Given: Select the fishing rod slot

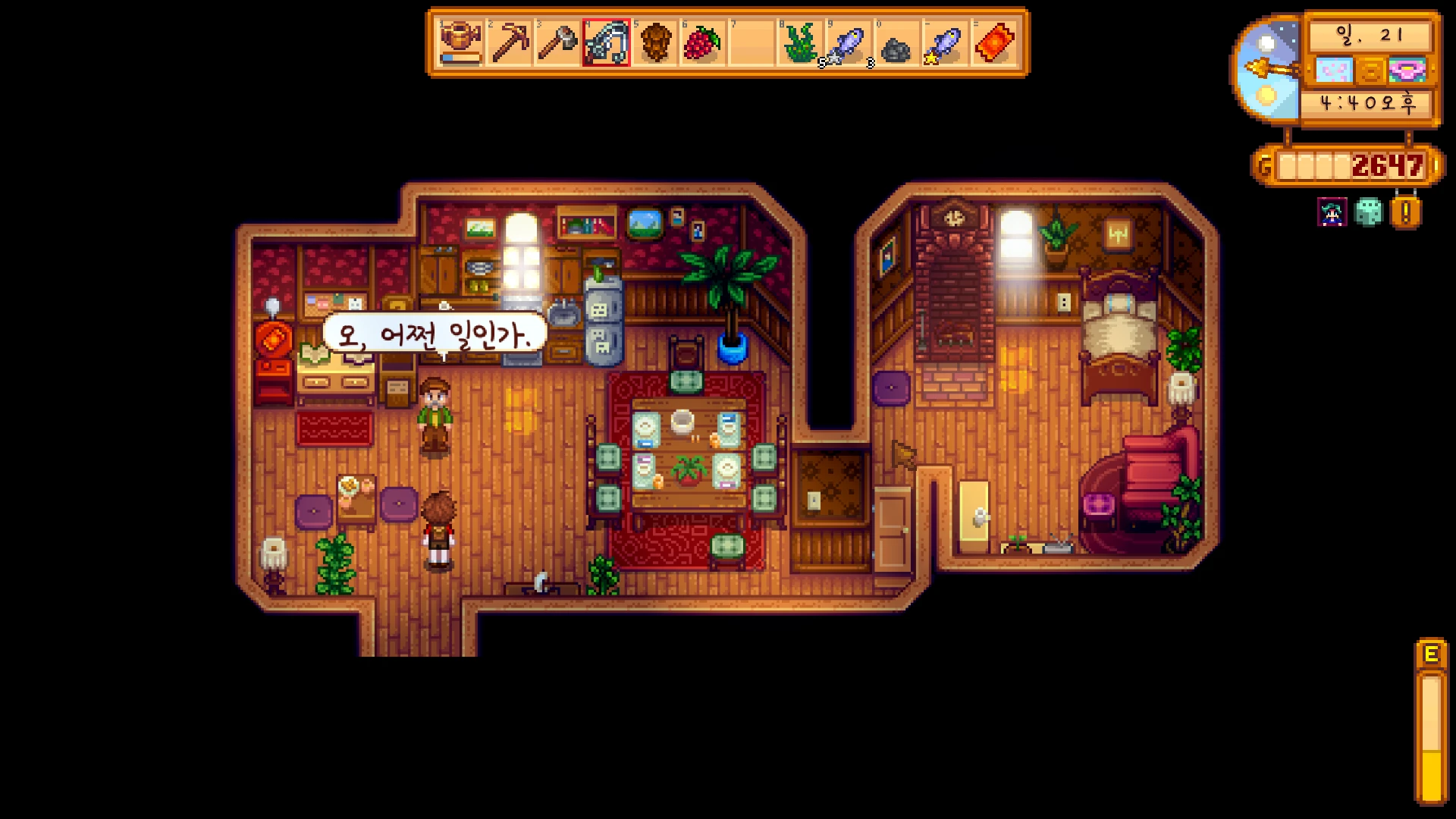Looking at the screenshot, I should pos(607,43).
